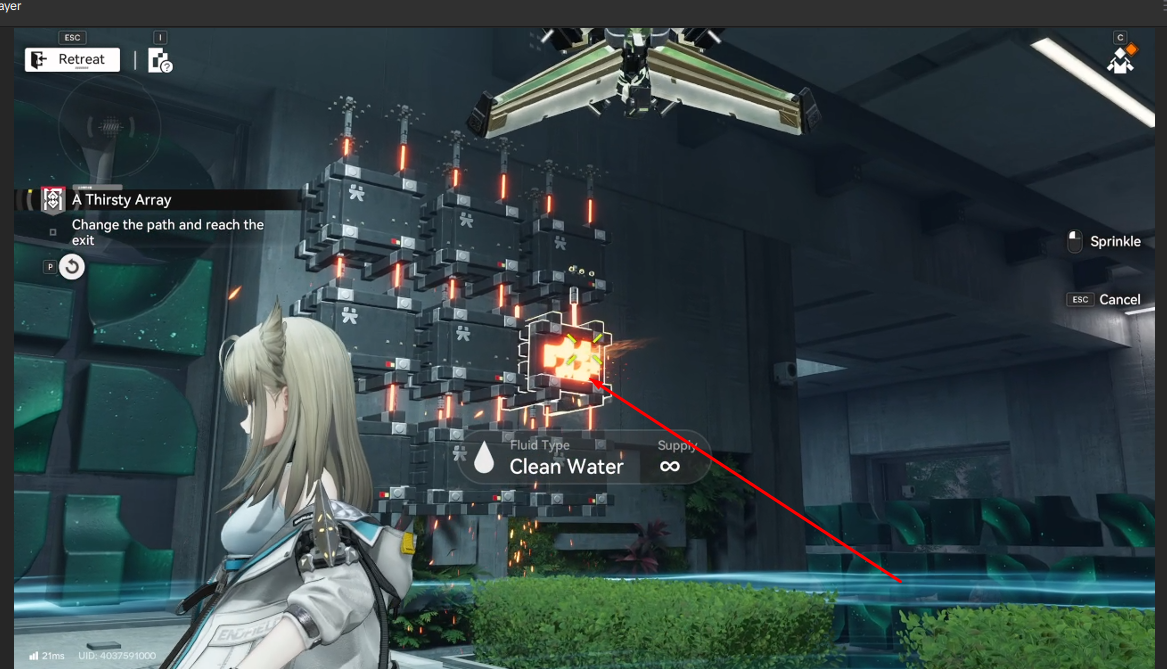The height and width of the screenshot is (669, 1167).
Task: Select the Sprinkle action label
Action: (1114, 242)
